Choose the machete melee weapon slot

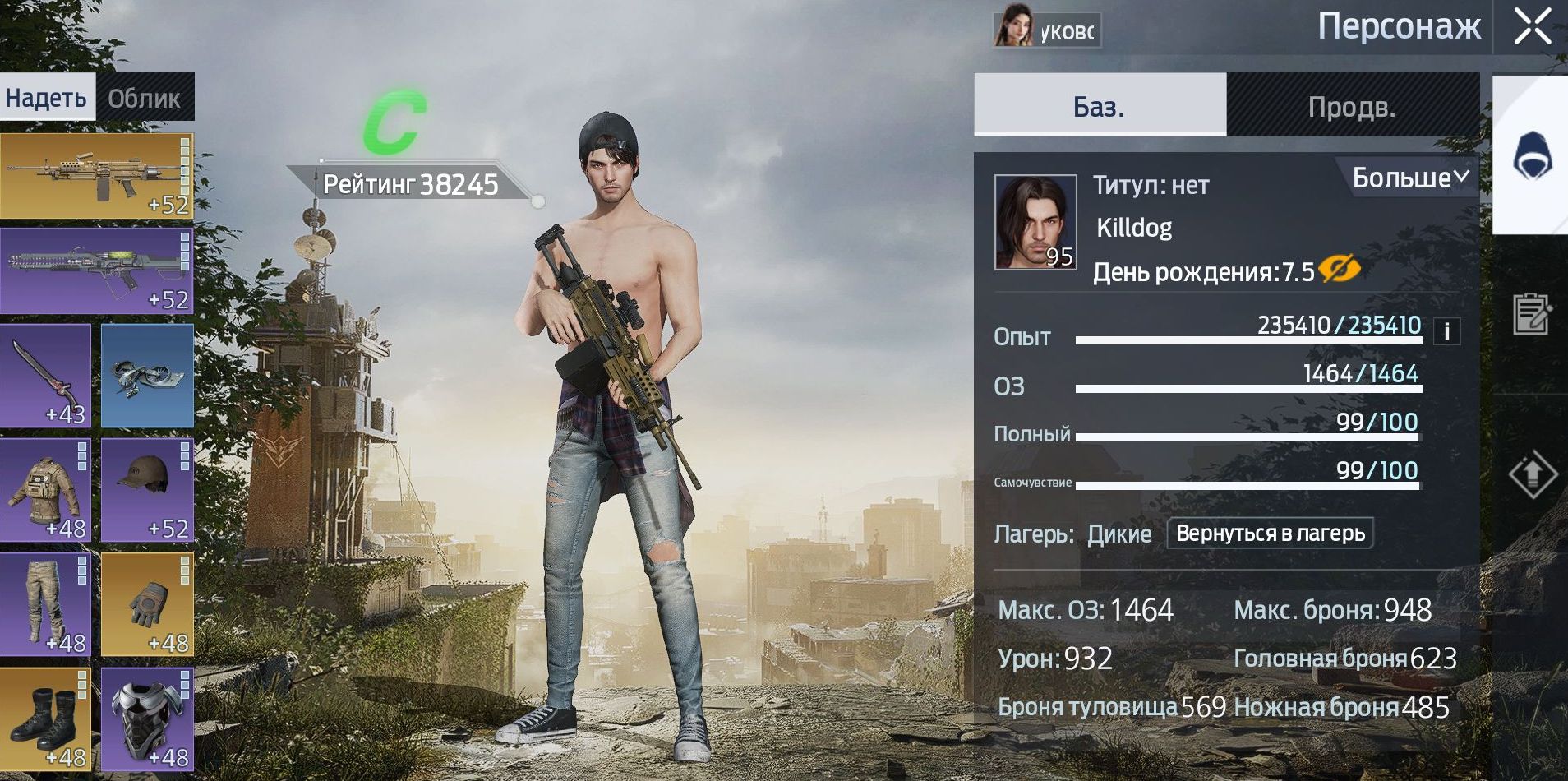click(x=45, y=376)
